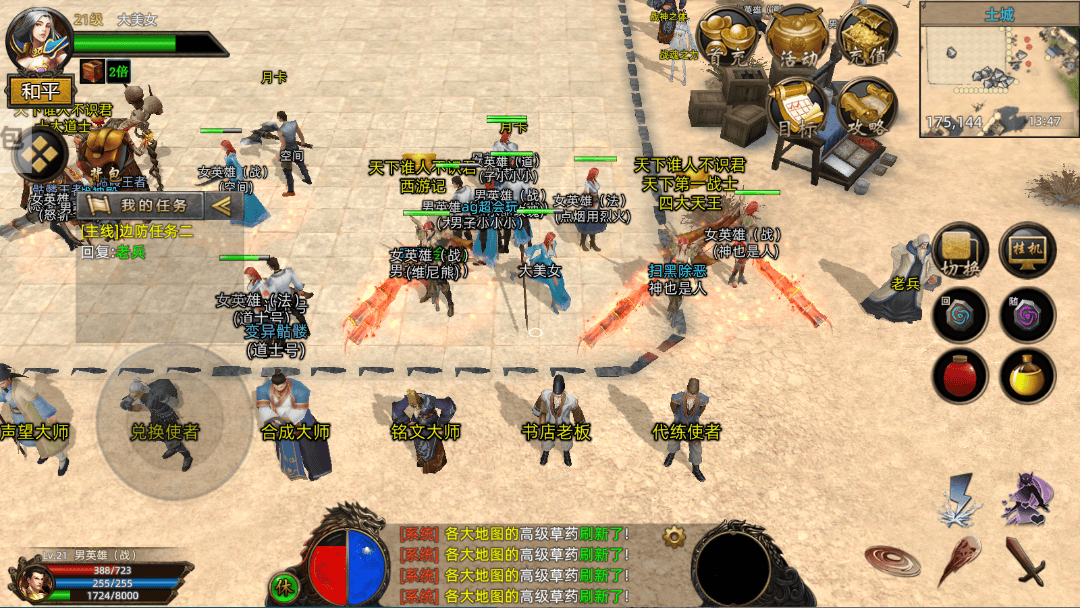Activate the lightning bolt skill
Viewport: 1080px width, 608px height.
click(x=958, y=499)
